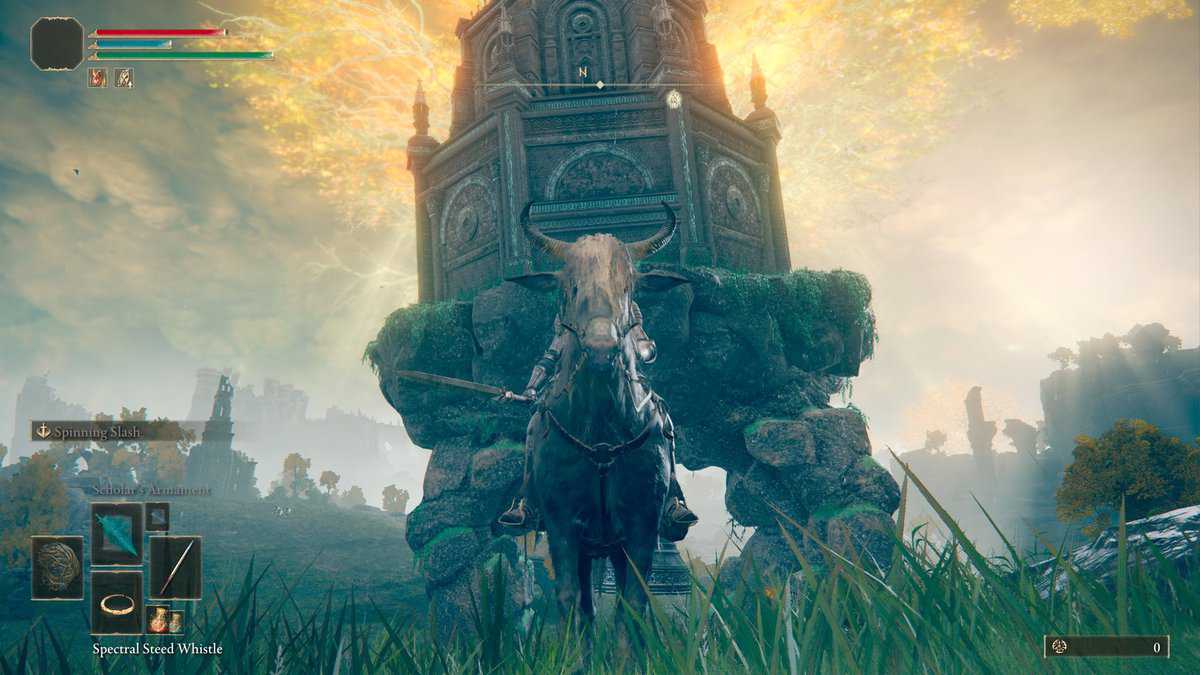Image resolution: width=1200 pixels, height=675 pixels.
Task: Click the small next-spell preview slot
Action: point(157,516)
